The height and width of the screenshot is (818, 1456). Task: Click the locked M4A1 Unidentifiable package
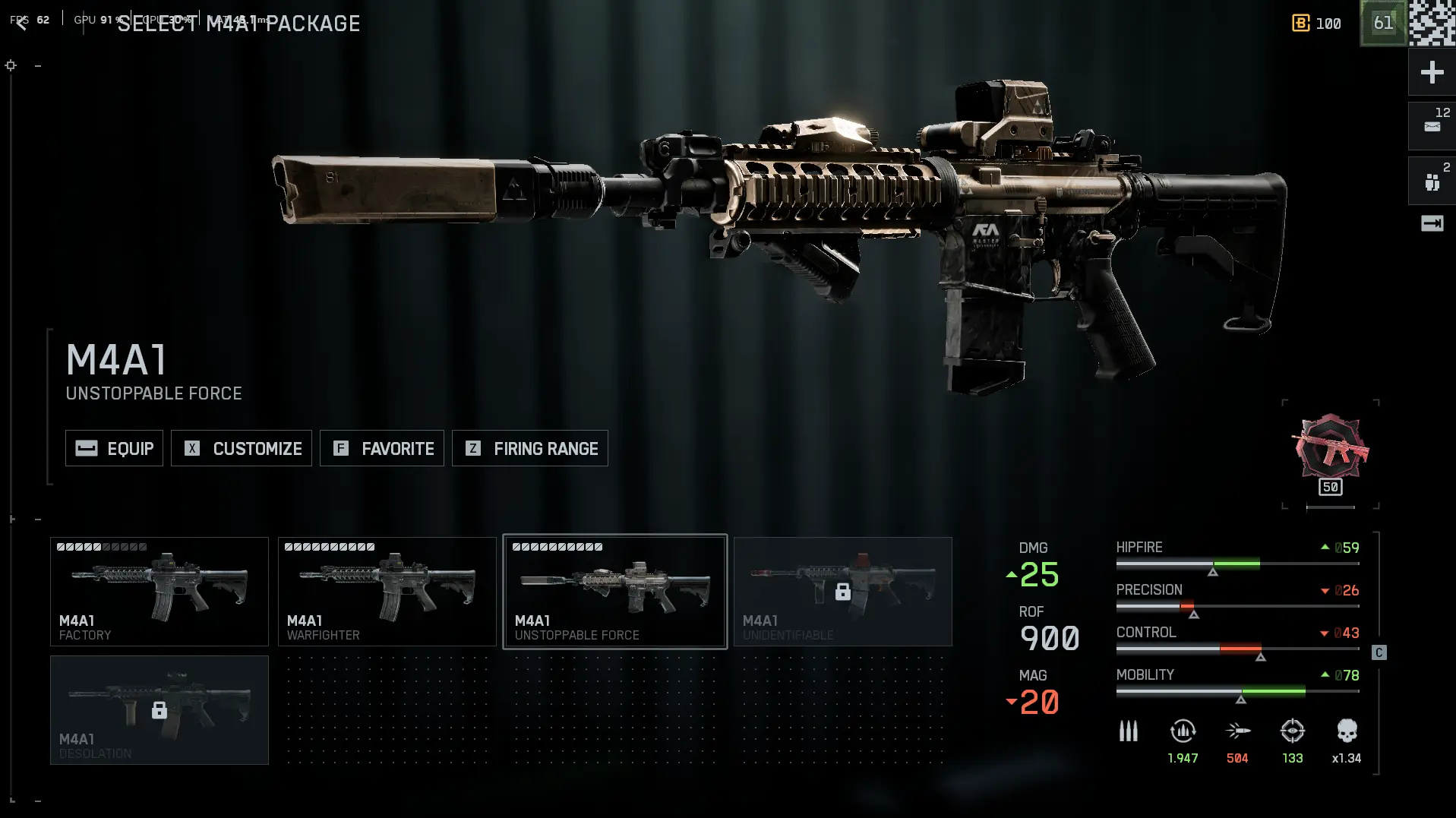point(843,592)
